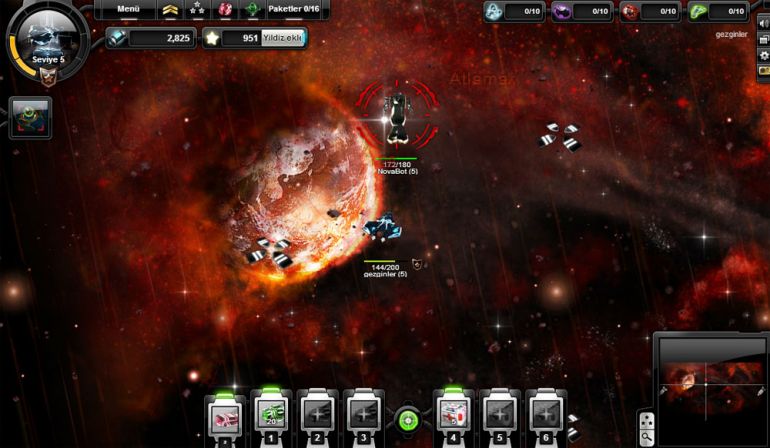Open the Paketler 0/16 packages panel

(297, 10)
